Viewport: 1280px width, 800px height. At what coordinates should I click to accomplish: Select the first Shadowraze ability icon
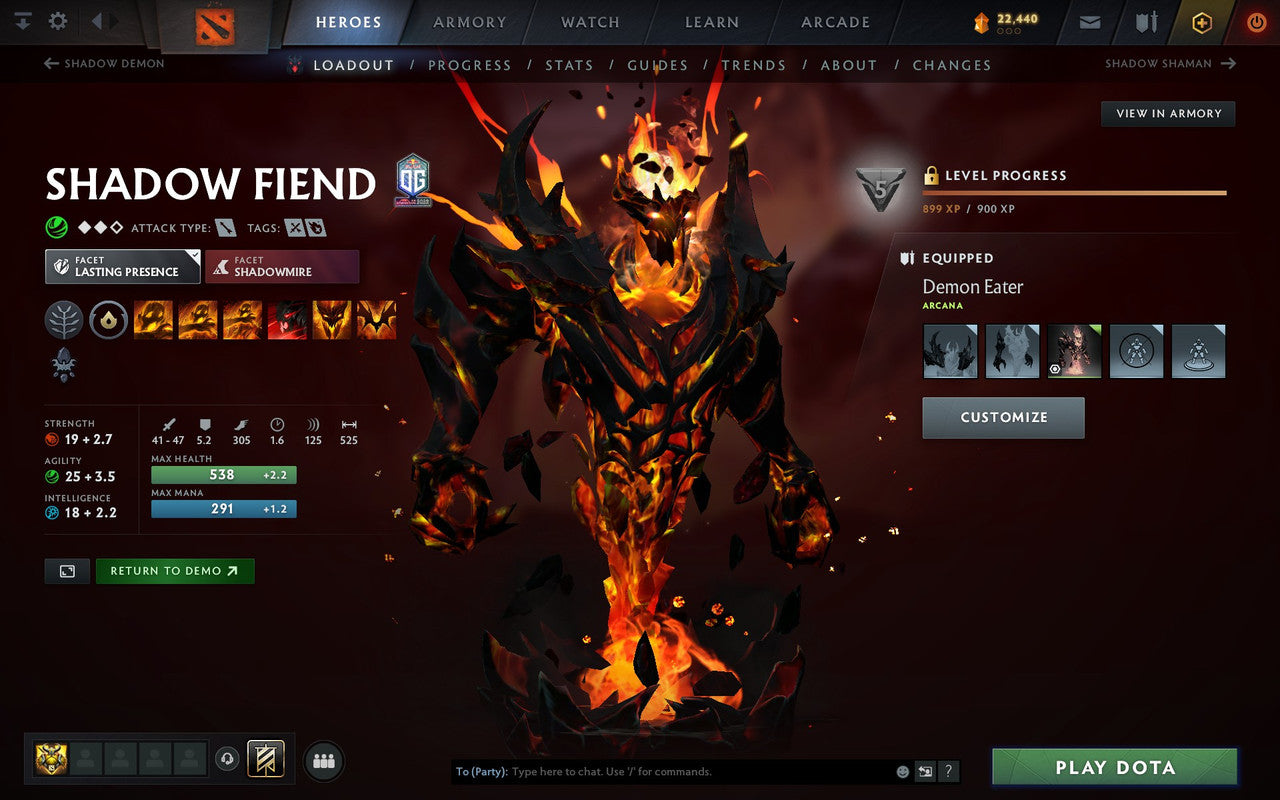[153, 319]
